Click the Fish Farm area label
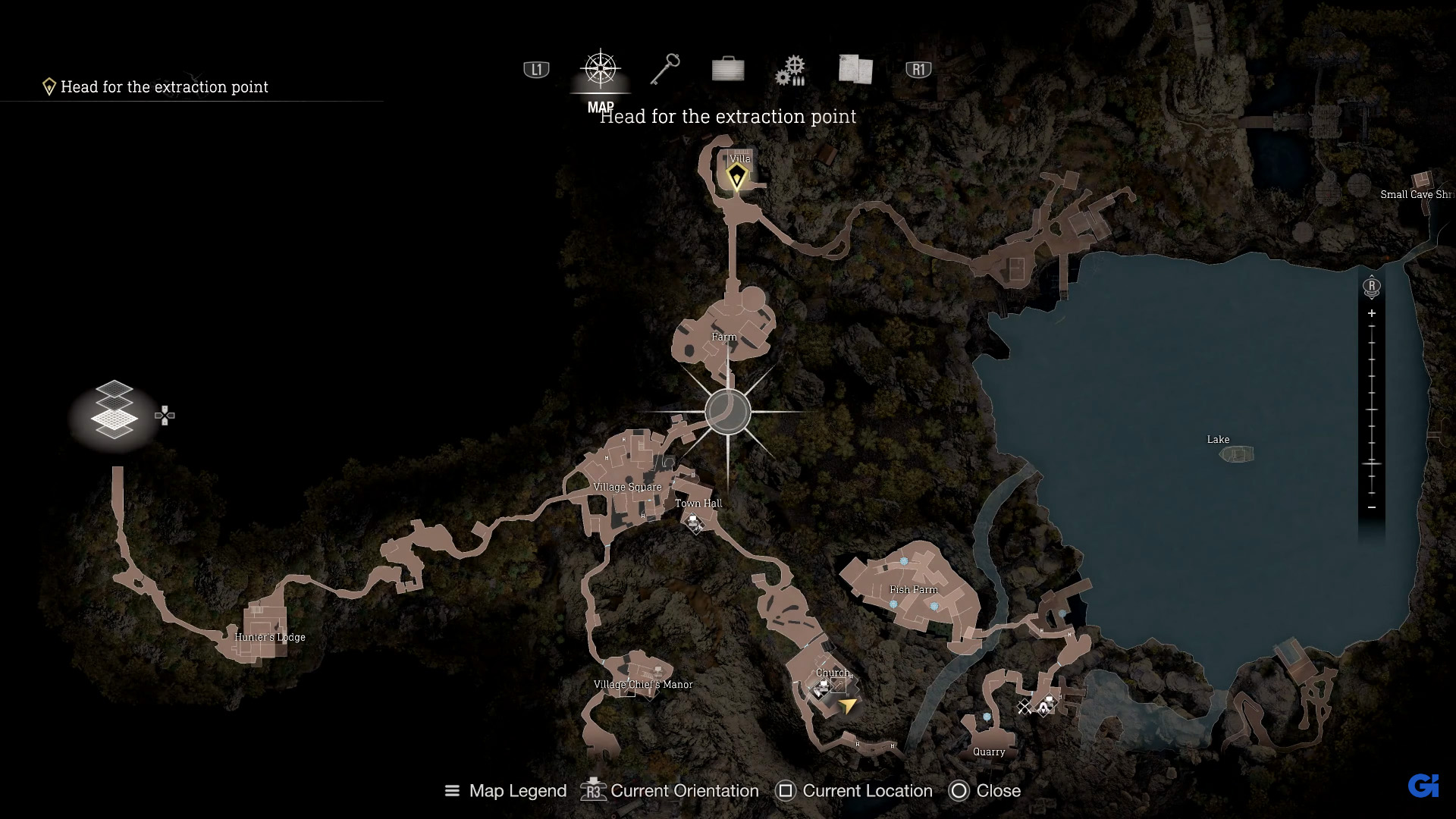Screen dimensions: 1456x819 point(913,589)
